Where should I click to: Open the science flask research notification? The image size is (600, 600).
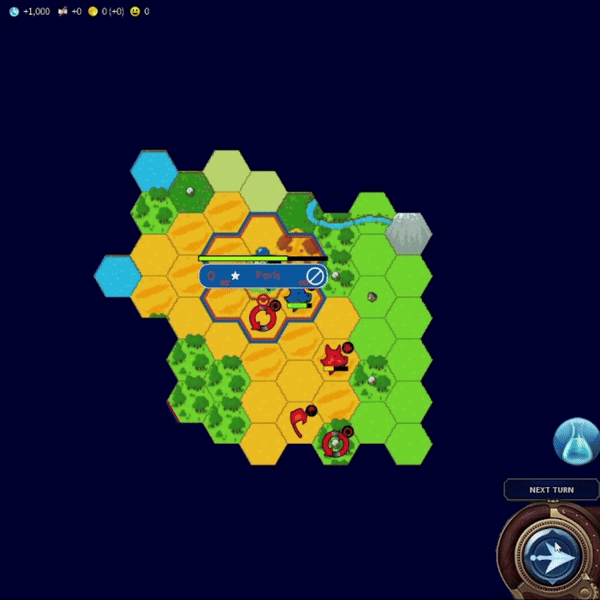pyautogui.click(x=577, y=441)
